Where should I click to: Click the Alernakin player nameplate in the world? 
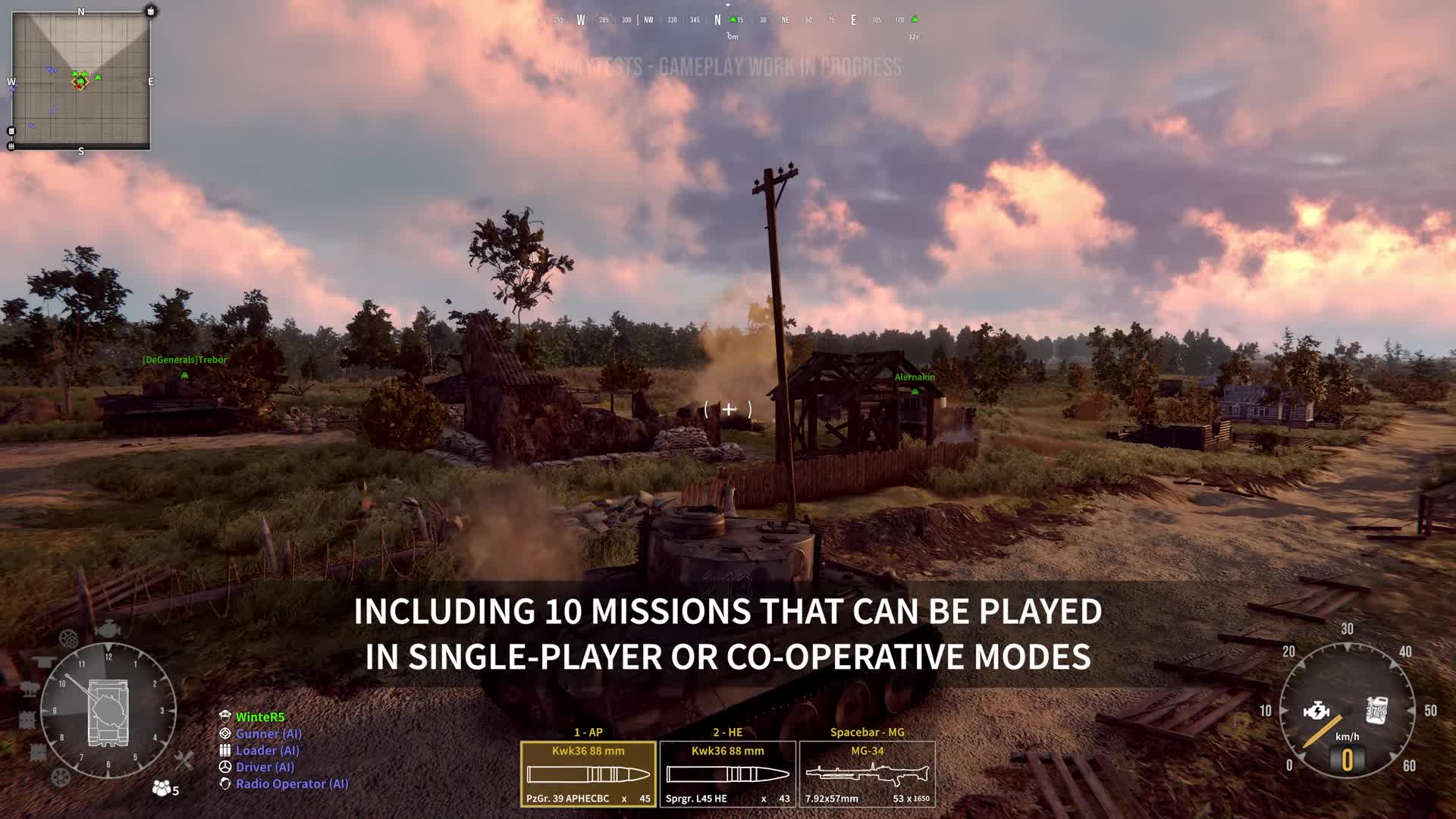tap(913, 375)
